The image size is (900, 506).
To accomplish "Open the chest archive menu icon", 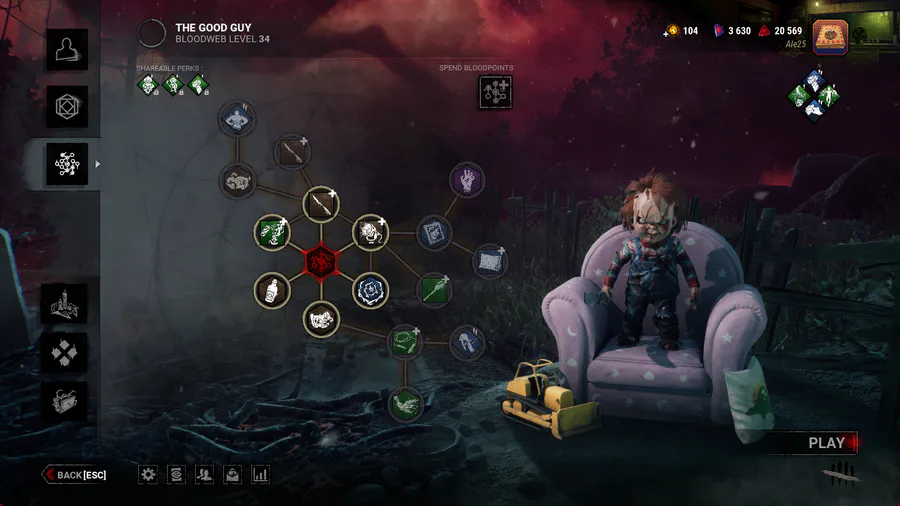I will click(66, 400).
